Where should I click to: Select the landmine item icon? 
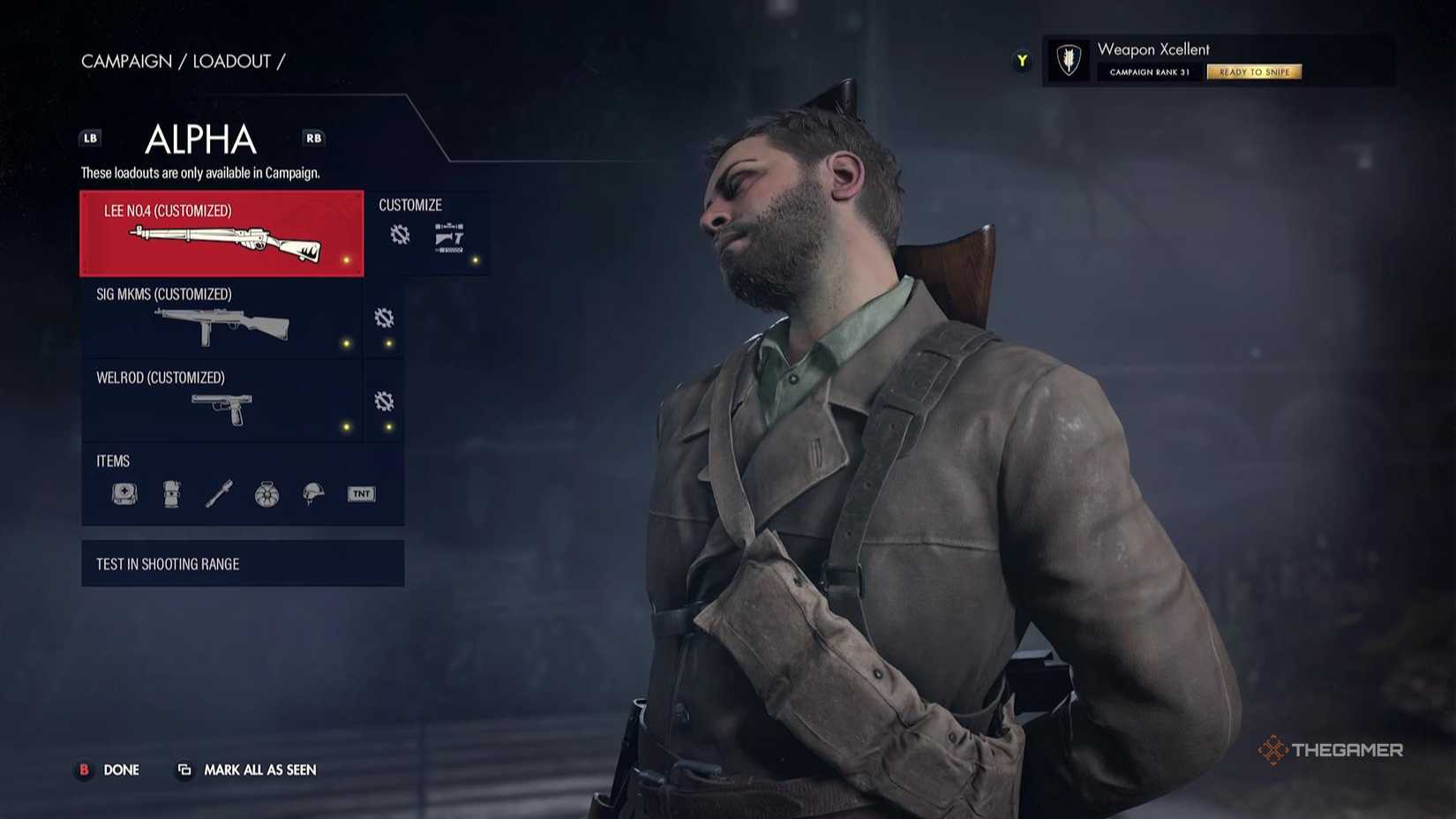click(x=266, y=494)
